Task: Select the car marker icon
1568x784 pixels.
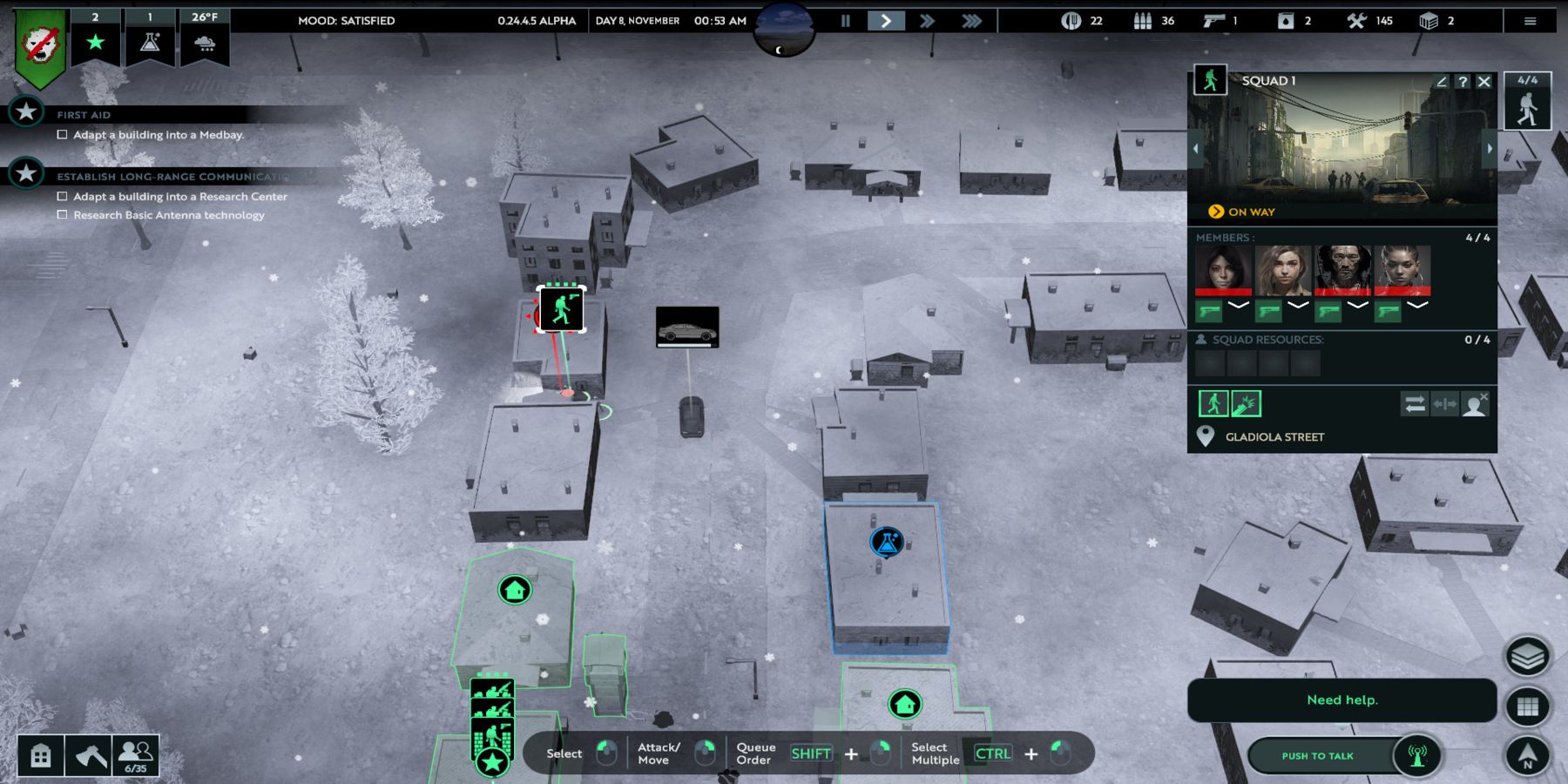Action: point(687,328)
